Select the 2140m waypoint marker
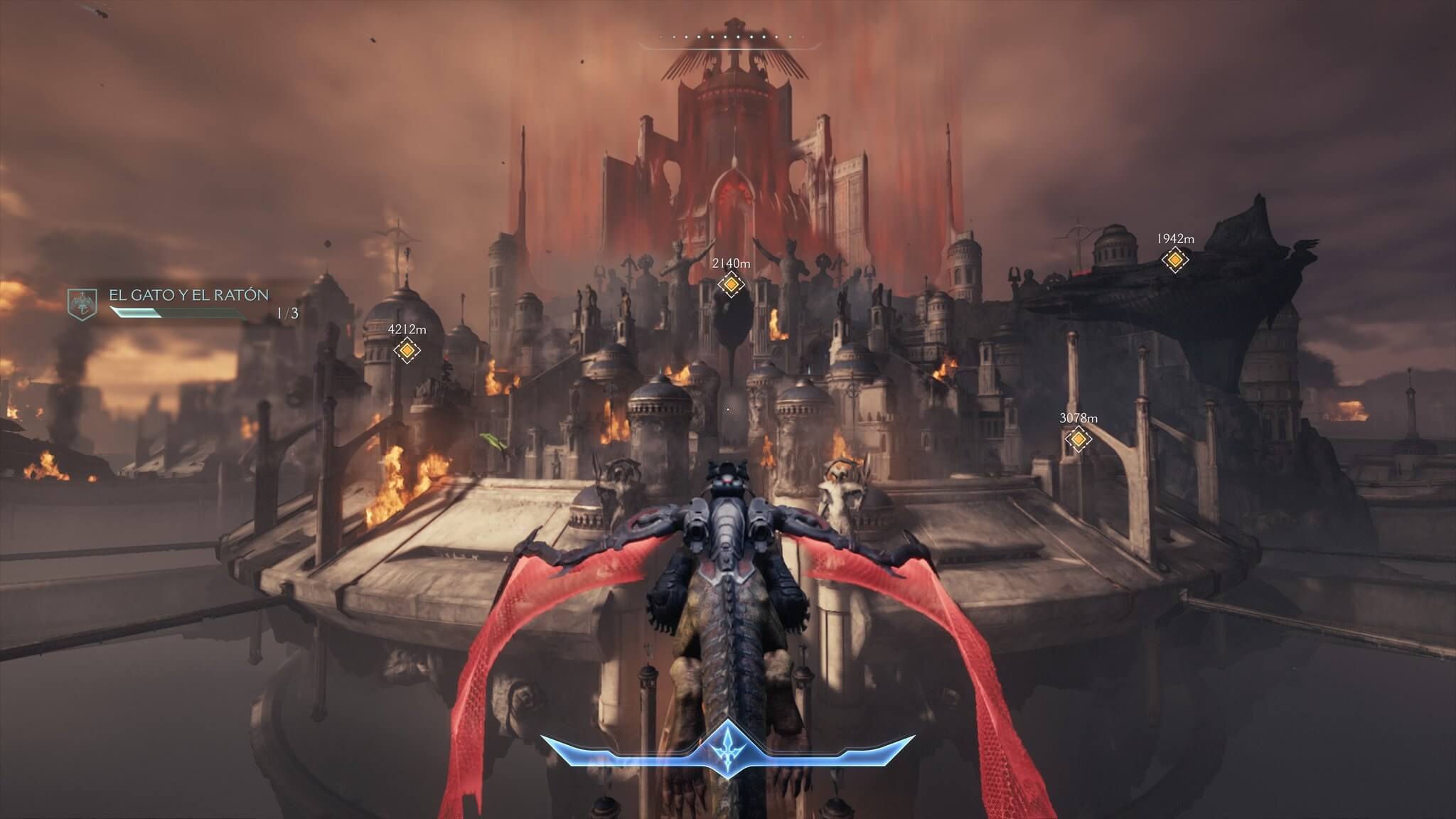 pos(731,284)
